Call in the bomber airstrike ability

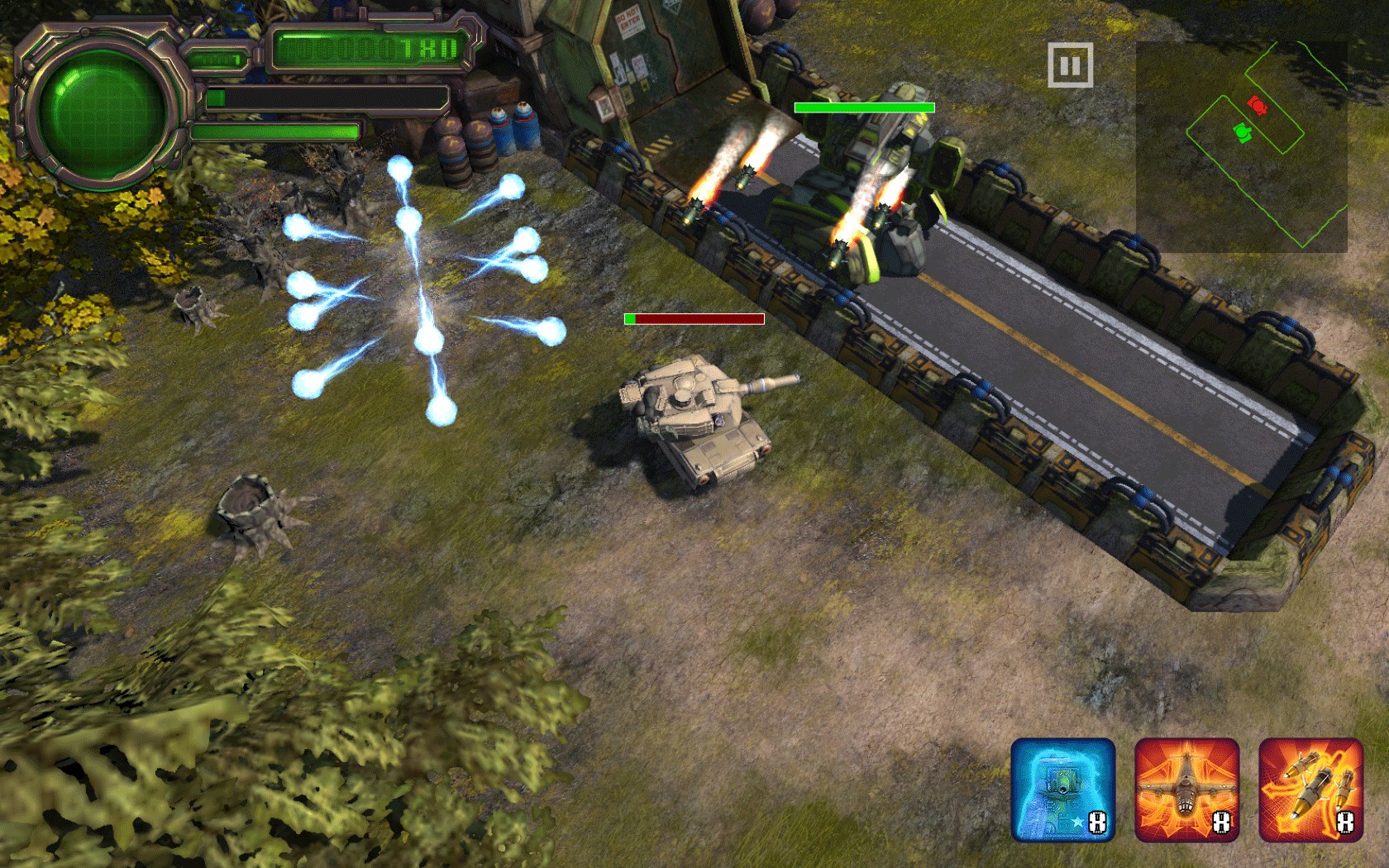point(1186,789)
